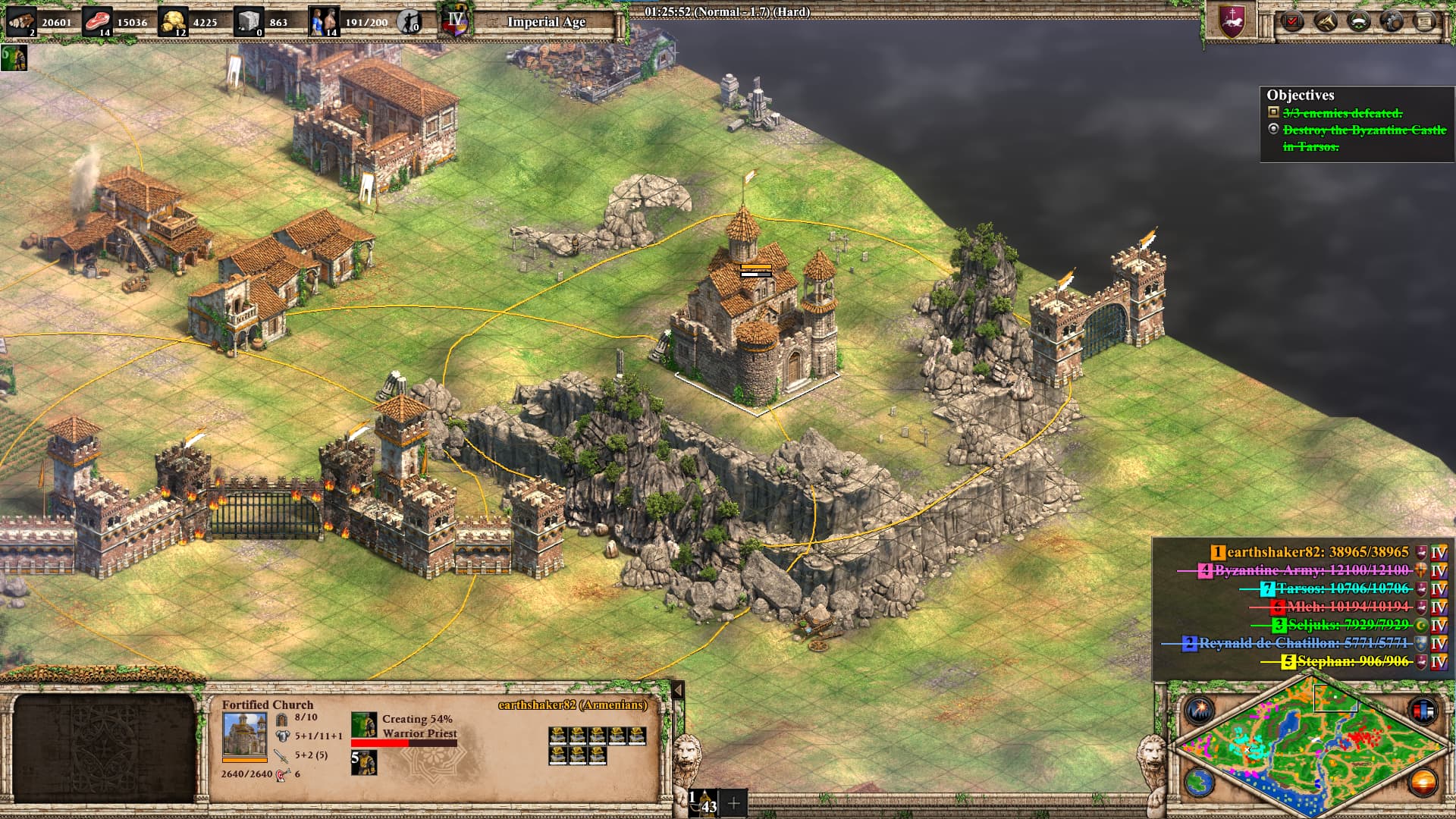Open the diplomacy wreath button
This screenshot has height=819, width=1456.
1359,21
